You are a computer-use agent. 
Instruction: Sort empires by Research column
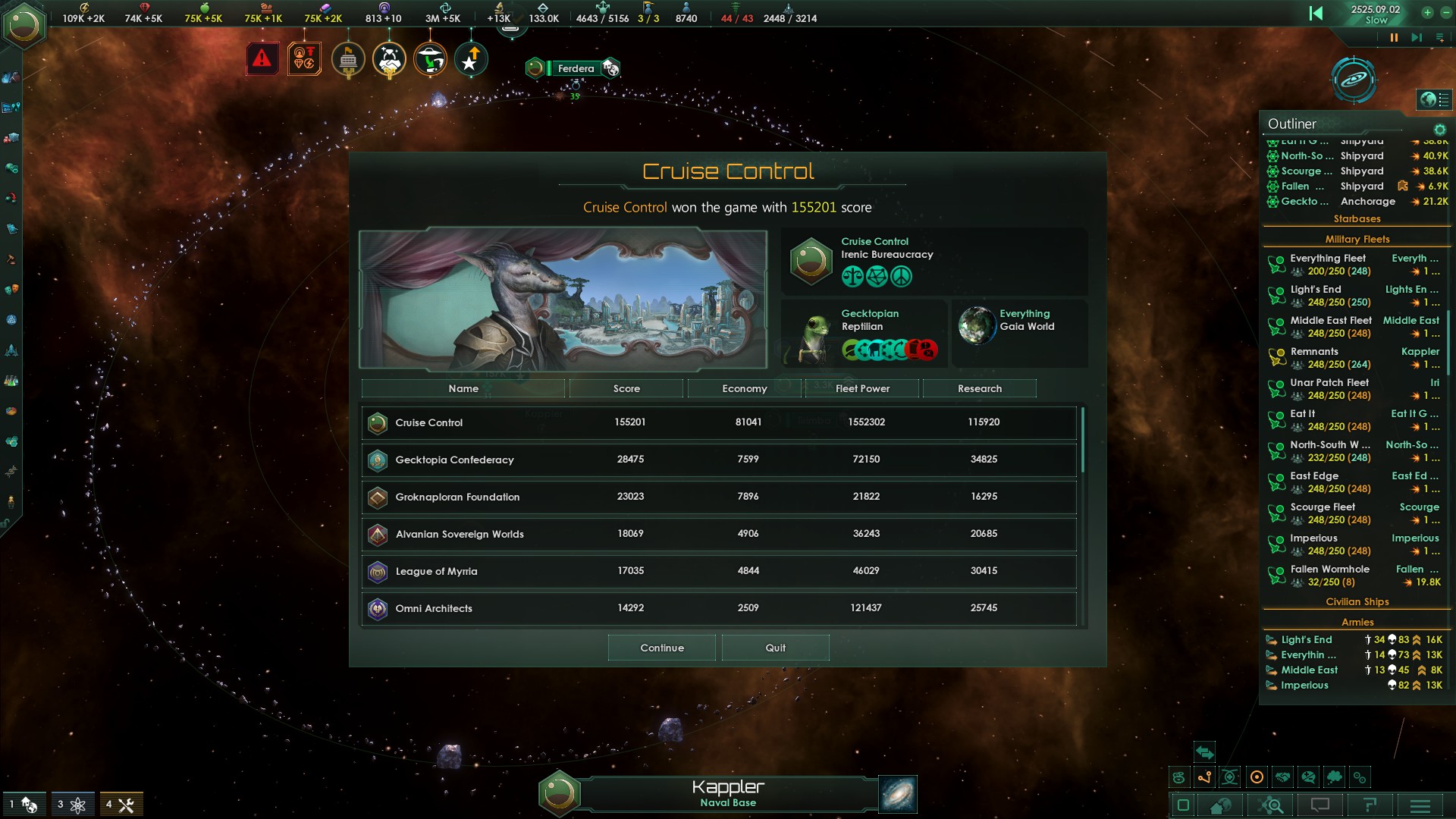pos(979,388)
